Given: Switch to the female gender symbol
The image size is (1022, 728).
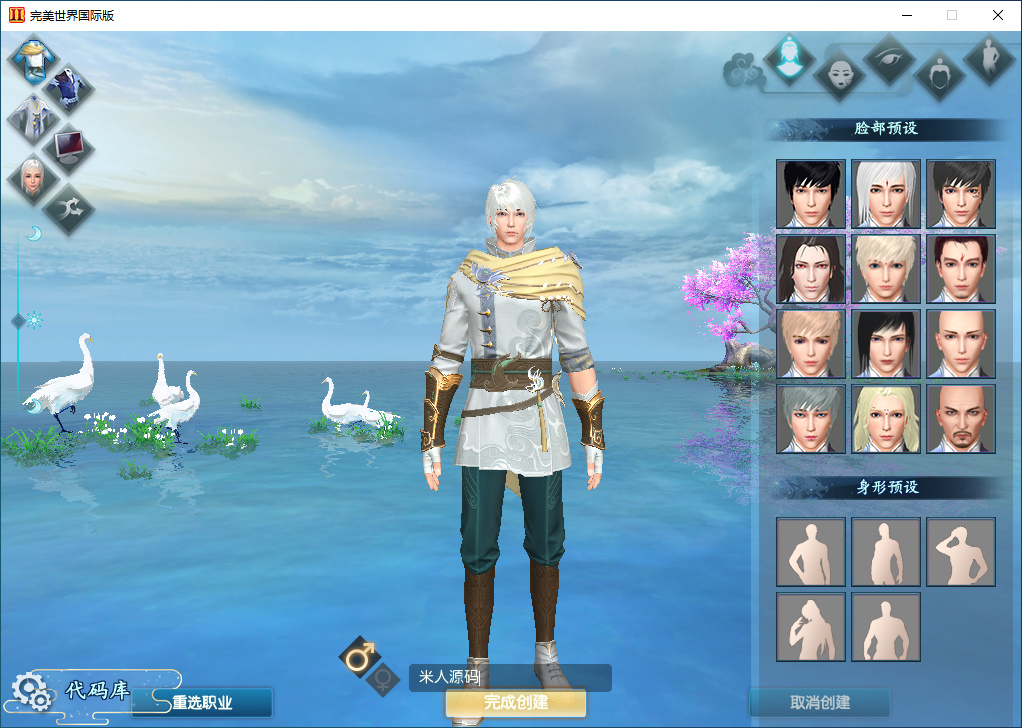Looking at the screenshot, I should pos(381,681).
